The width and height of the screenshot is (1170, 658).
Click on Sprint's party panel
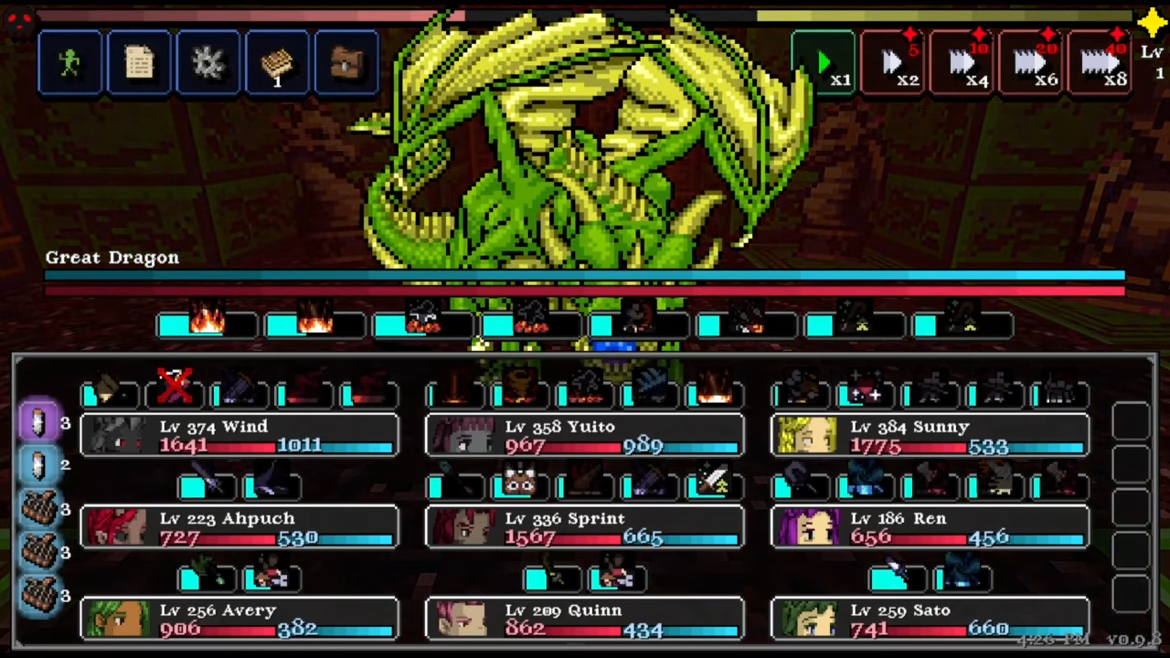pyautogui.click(x=584, y=527)
